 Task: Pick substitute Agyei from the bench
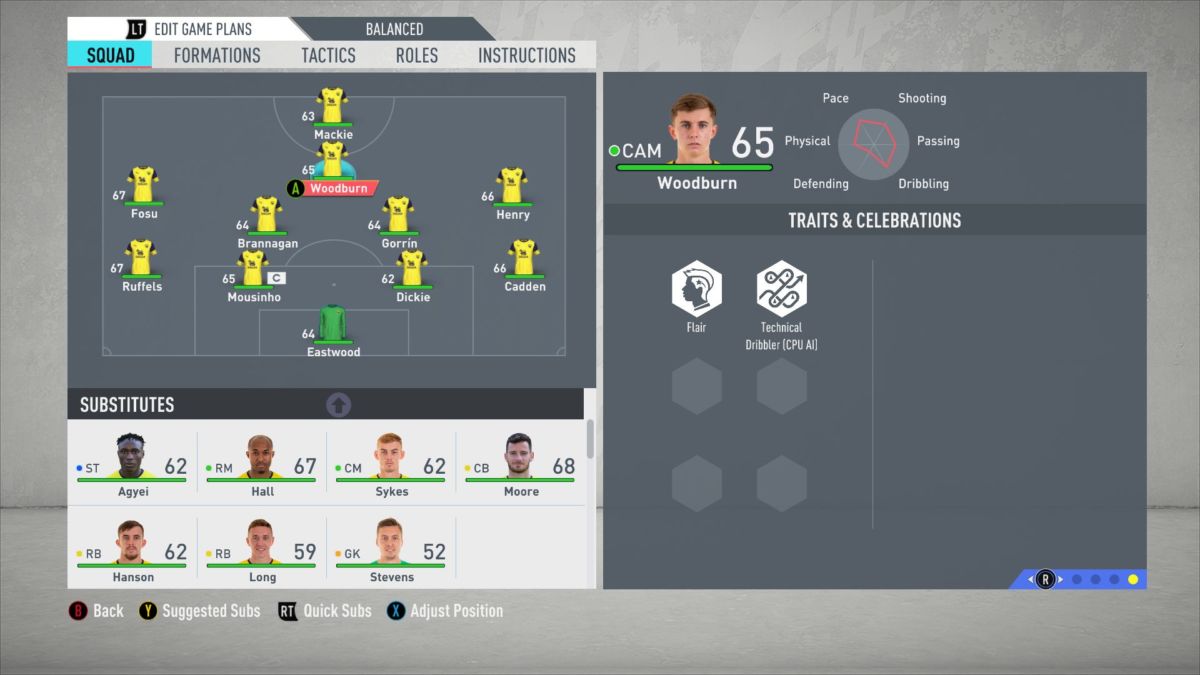click(x=132, y=461)
